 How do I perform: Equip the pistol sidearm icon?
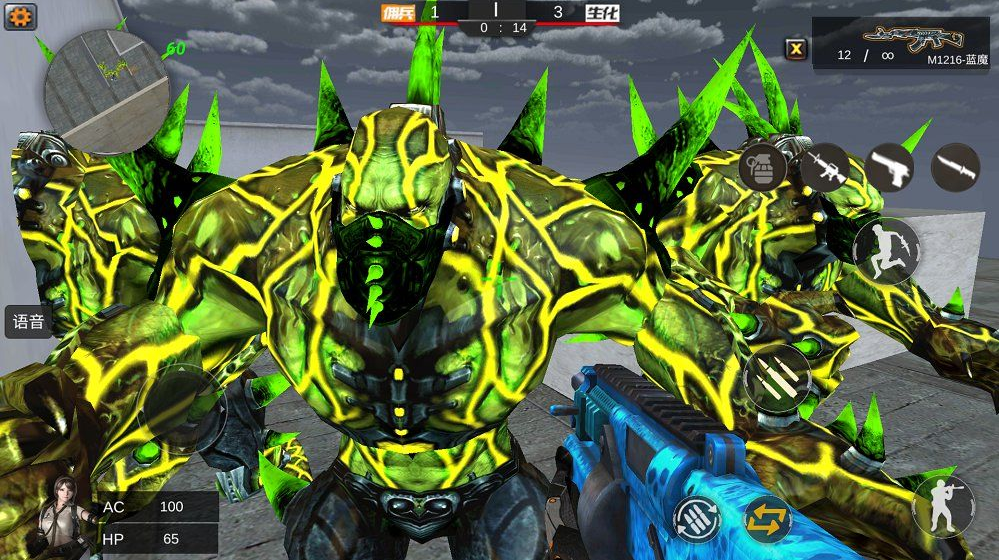889,166
